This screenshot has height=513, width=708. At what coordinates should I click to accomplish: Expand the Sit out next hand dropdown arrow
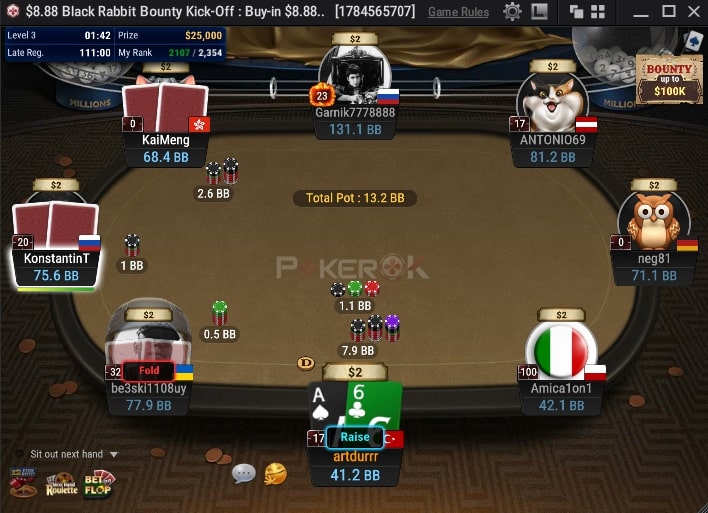click(x=113, y=454)
